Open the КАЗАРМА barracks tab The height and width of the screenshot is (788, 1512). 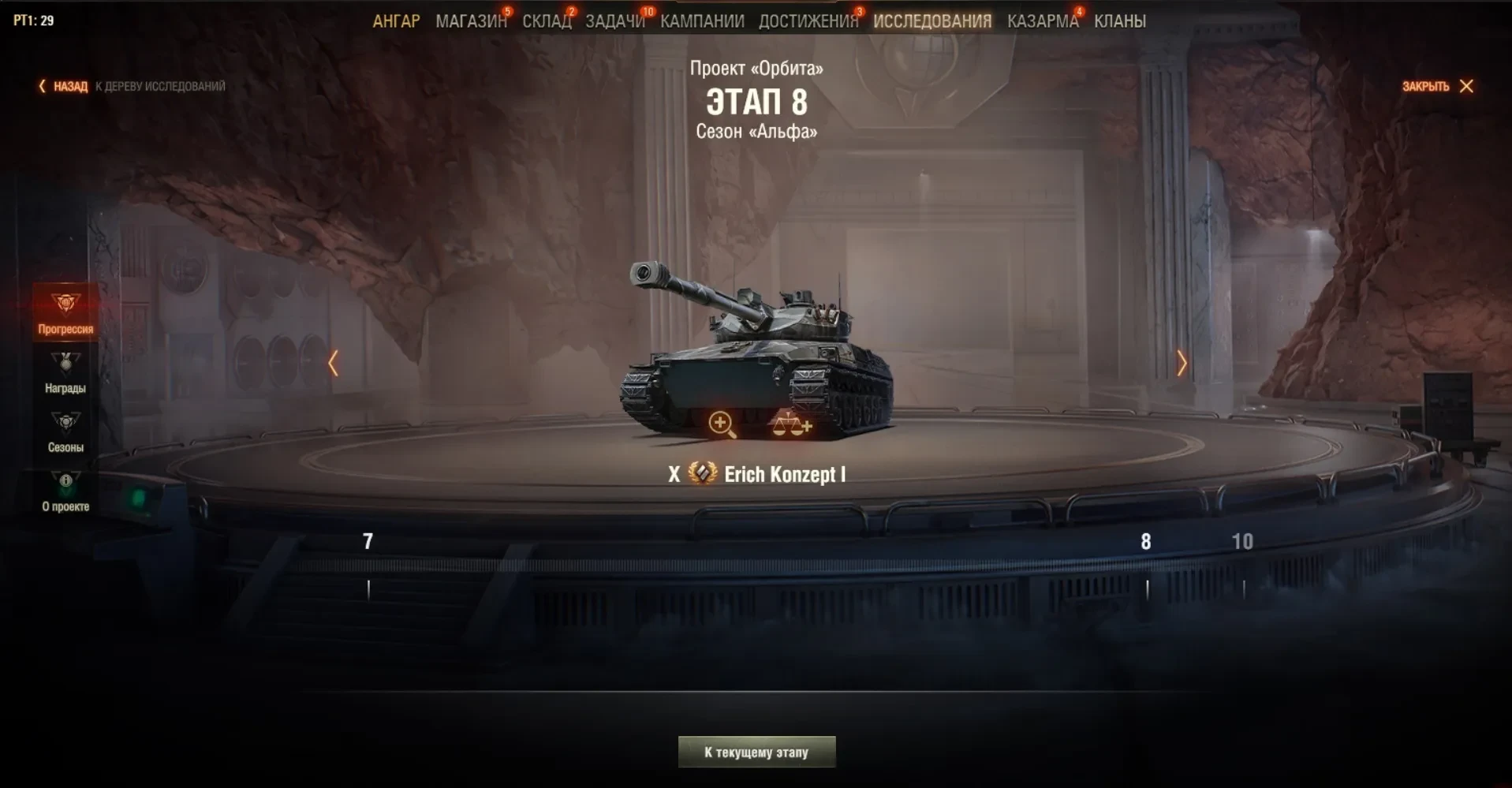click(1042, 21)
